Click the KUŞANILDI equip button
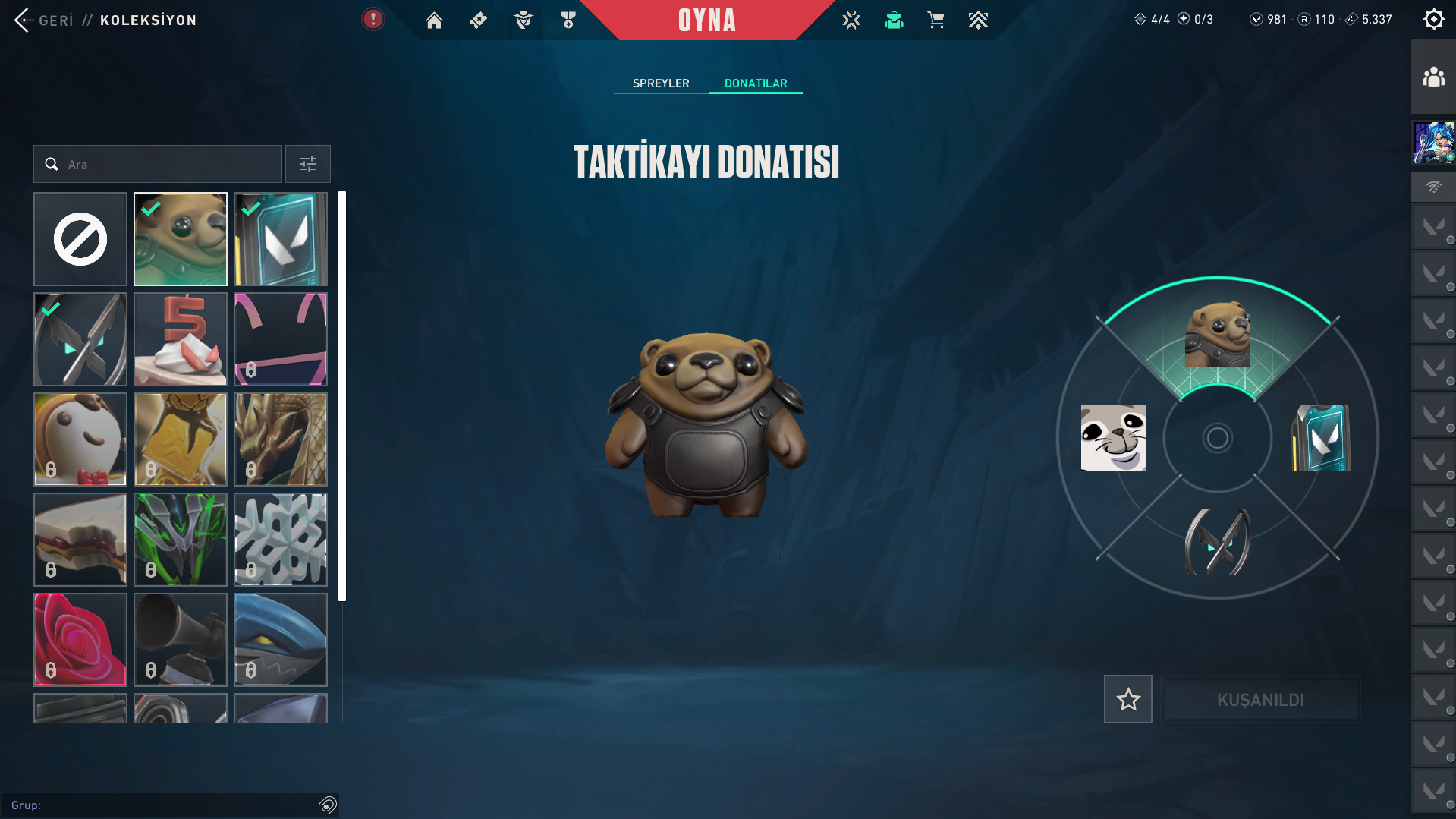Viewport: 1456px width, 819px height. [1260, 699]
